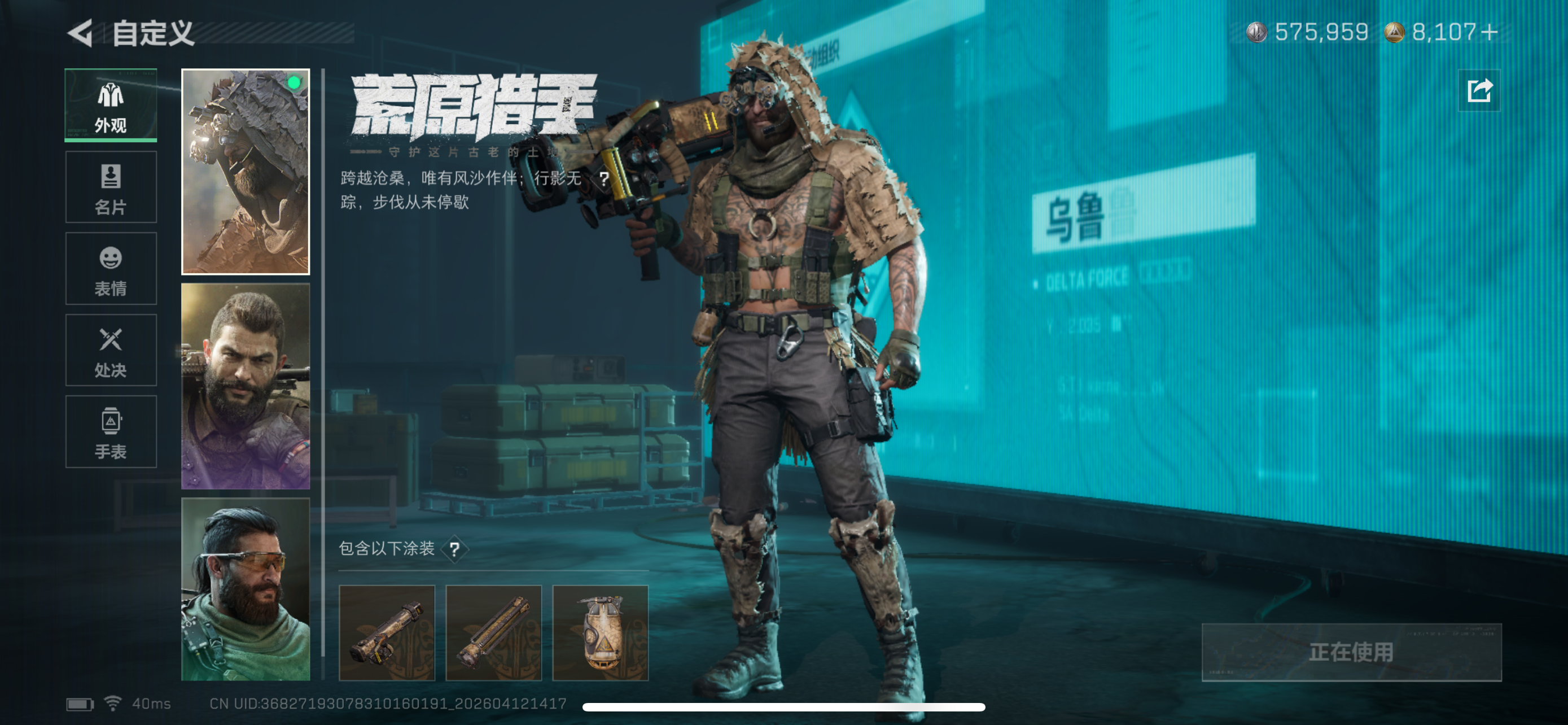The image size is (1568, 725).
Task: Select the 表情 emote tab
Action: click(x=111, y=268)
